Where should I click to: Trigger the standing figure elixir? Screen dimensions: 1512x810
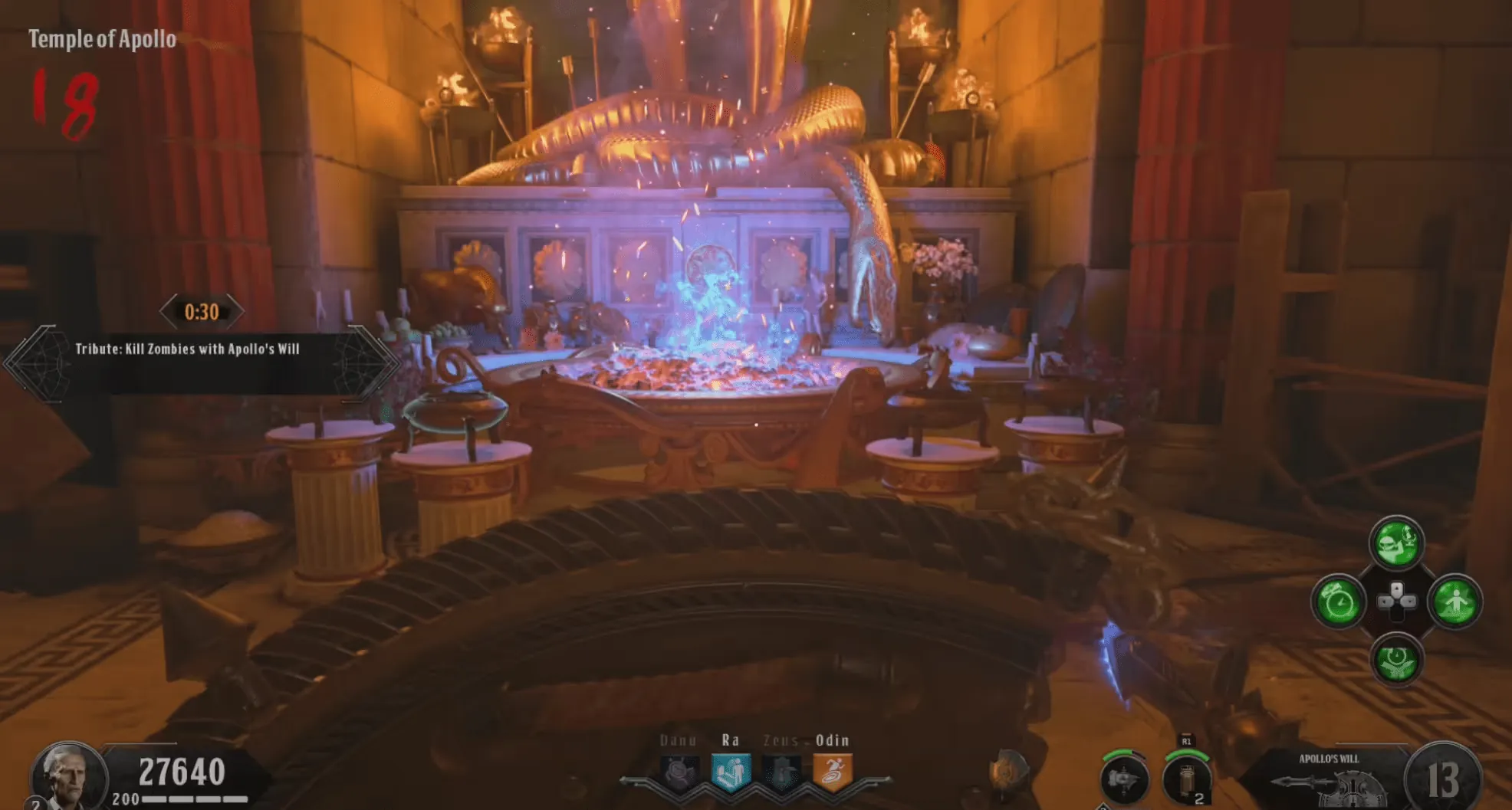pyautogui.click(x=1454, y=602)
